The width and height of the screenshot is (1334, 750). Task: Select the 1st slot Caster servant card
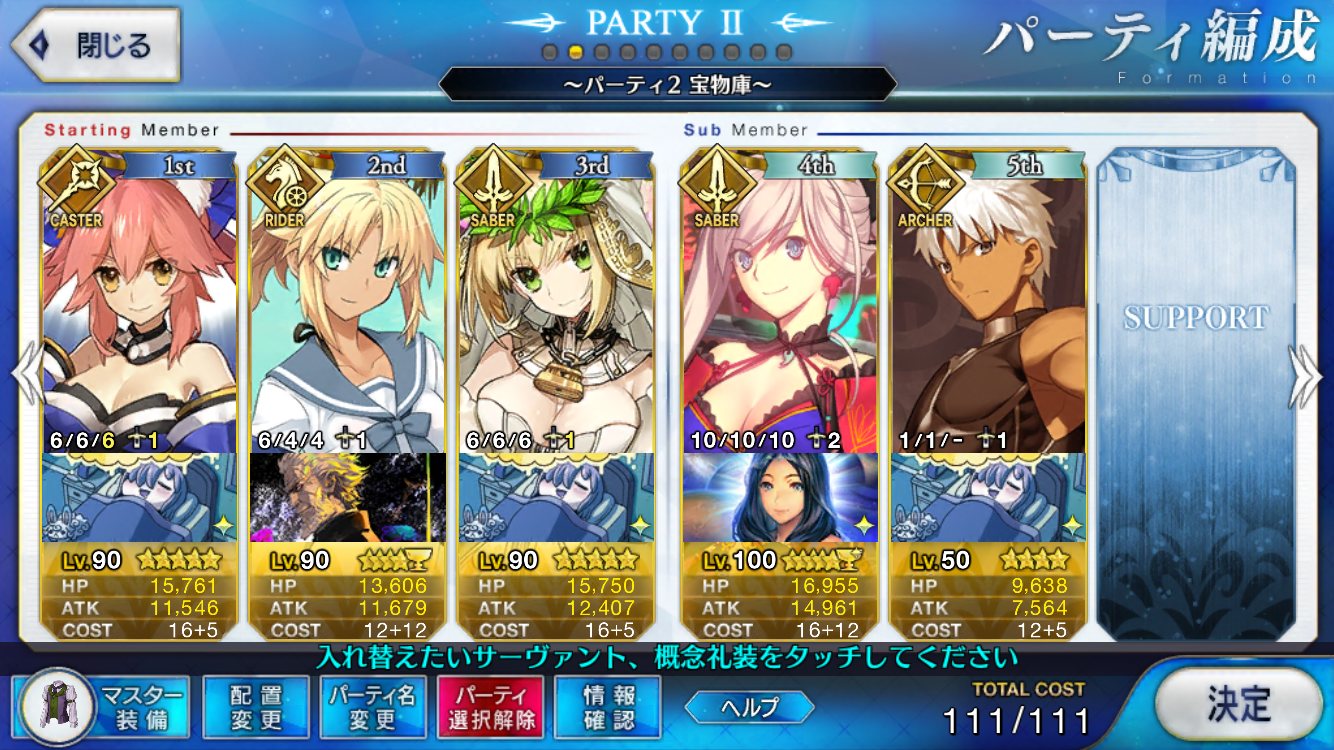pyautogui.click(x=139, y=310)
